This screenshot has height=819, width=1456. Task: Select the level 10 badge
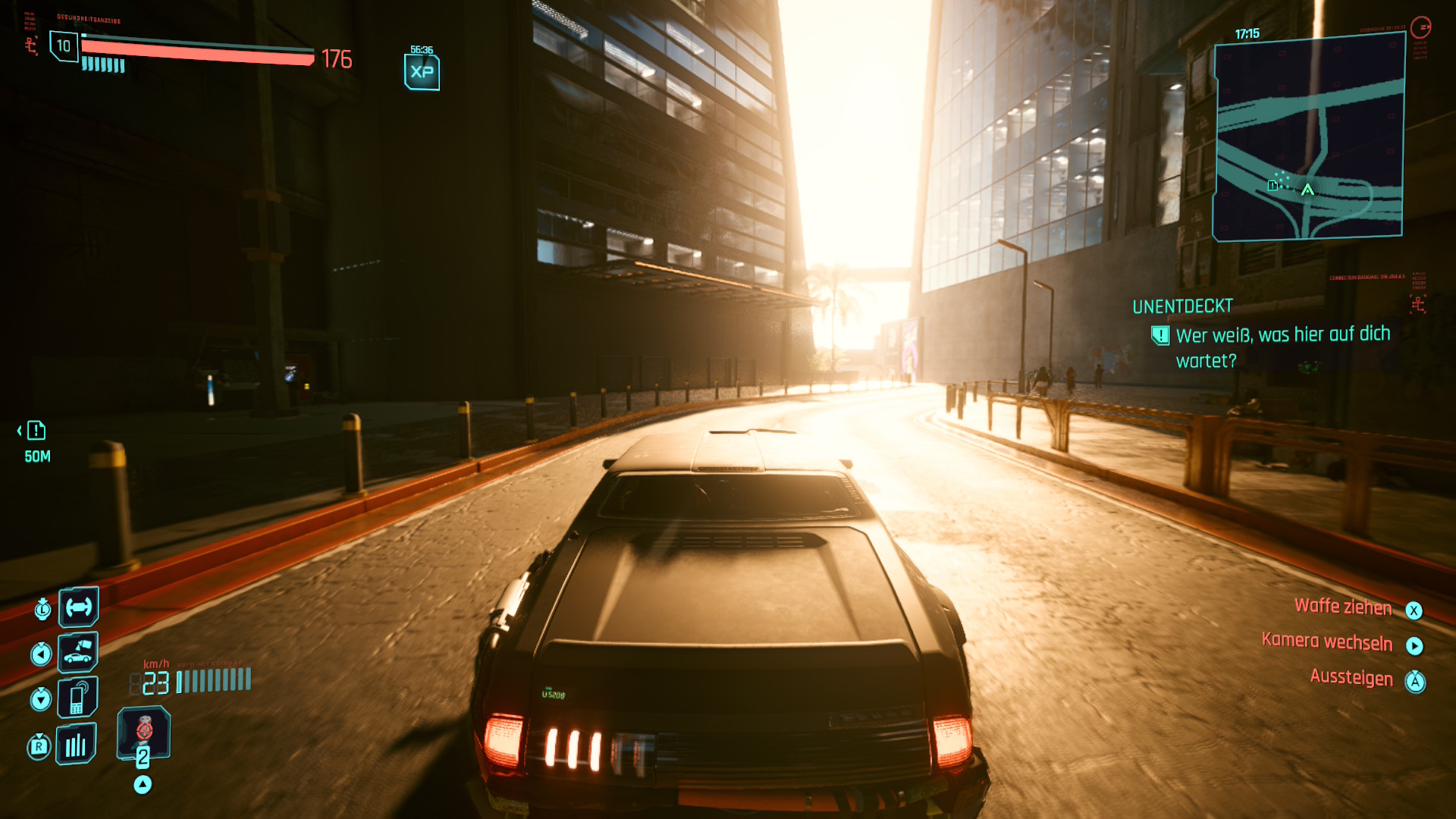[64, 46]
